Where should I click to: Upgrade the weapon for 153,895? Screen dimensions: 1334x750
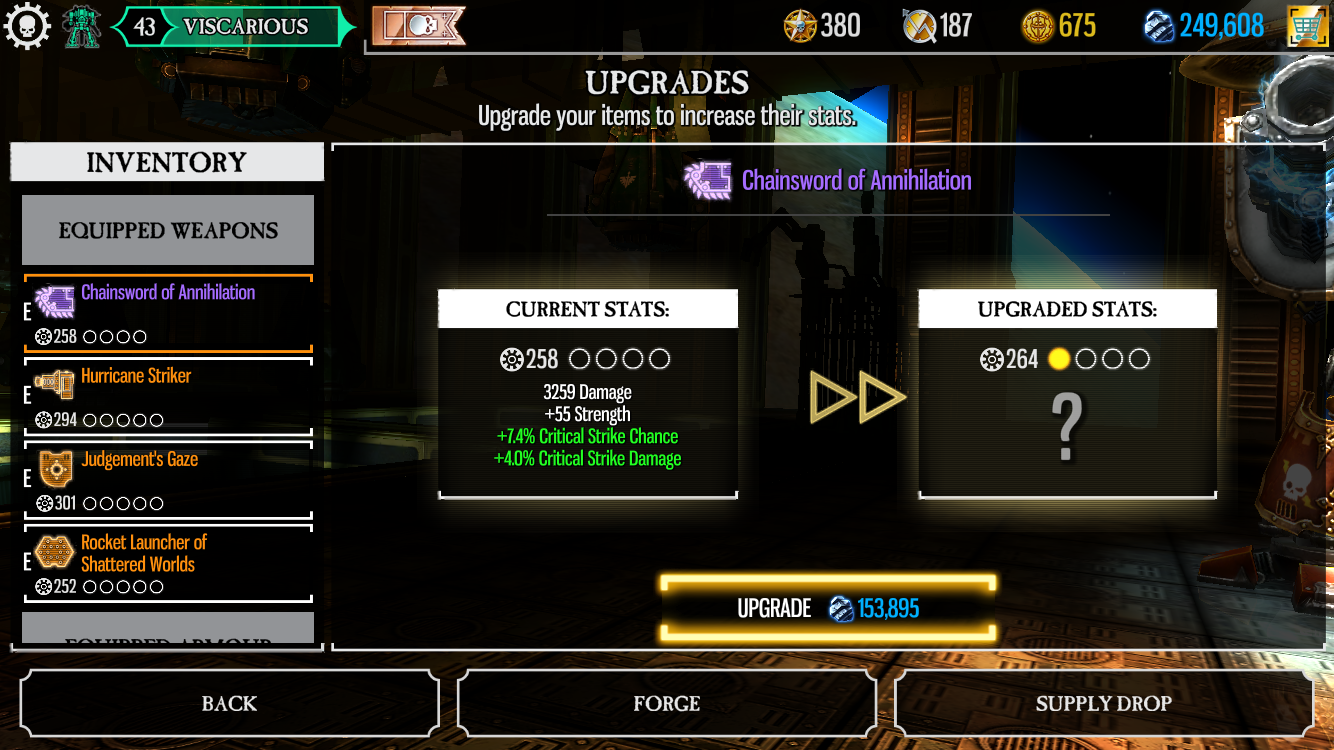(828, 608)
